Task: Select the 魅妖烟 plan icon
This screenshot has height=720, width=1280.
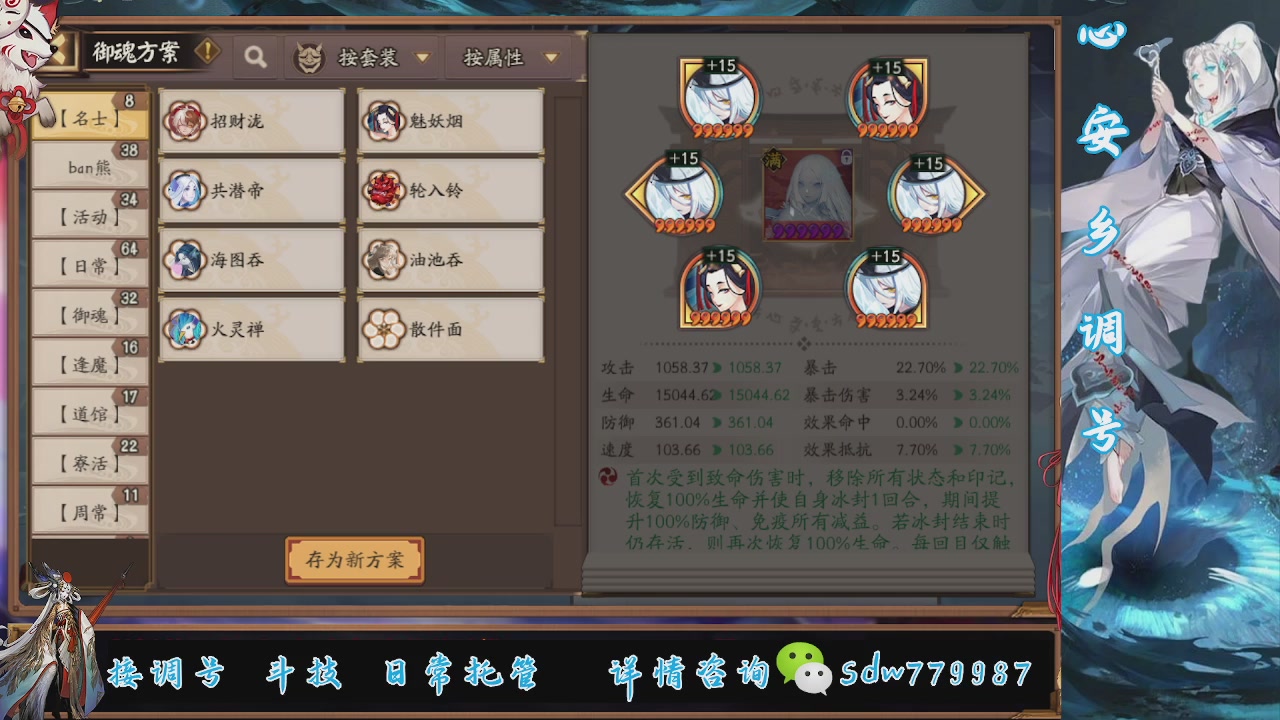Action: 384,120
